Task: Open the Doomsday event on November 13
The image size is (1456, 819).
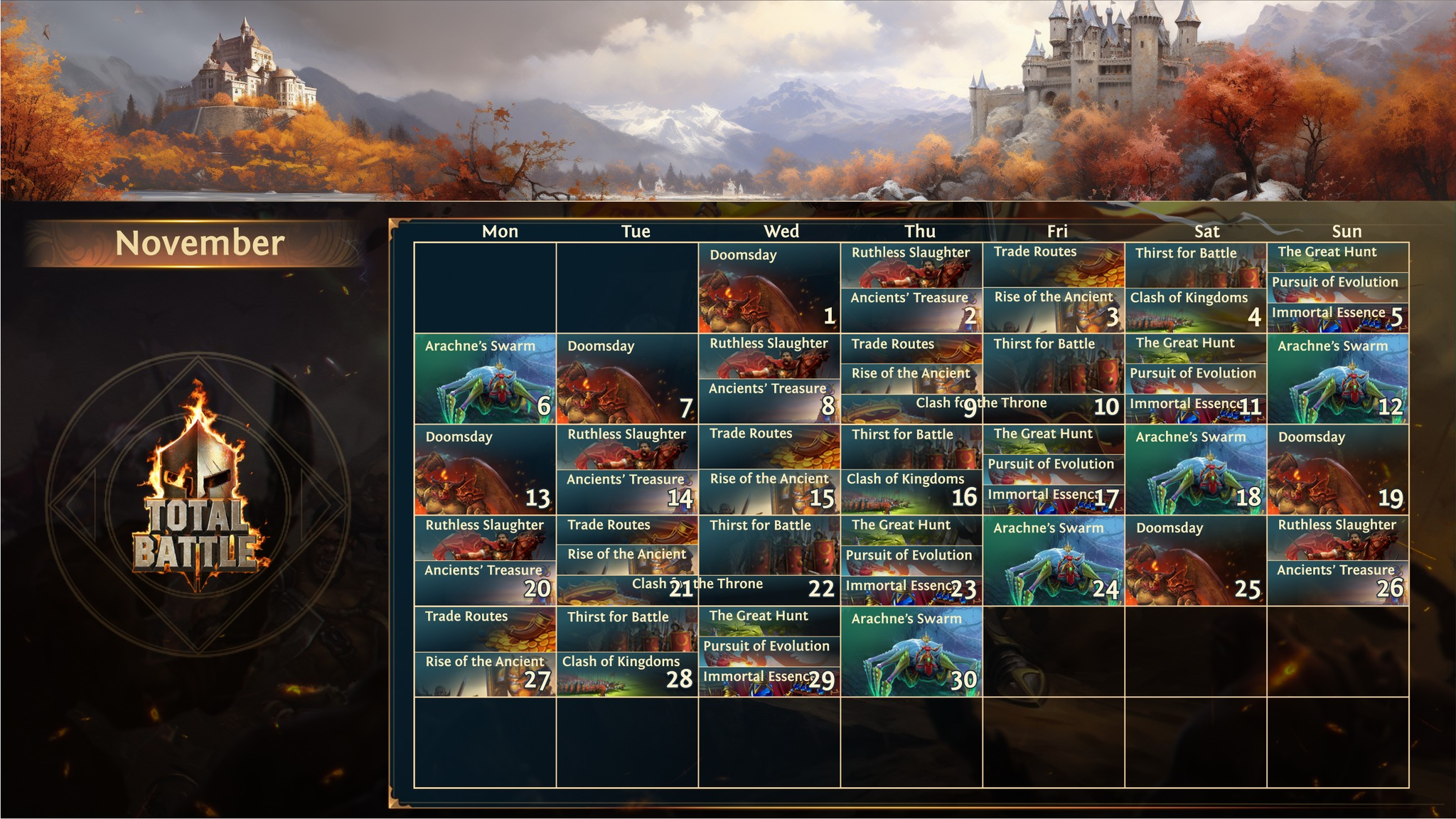Action: click(x=485, y=470)
